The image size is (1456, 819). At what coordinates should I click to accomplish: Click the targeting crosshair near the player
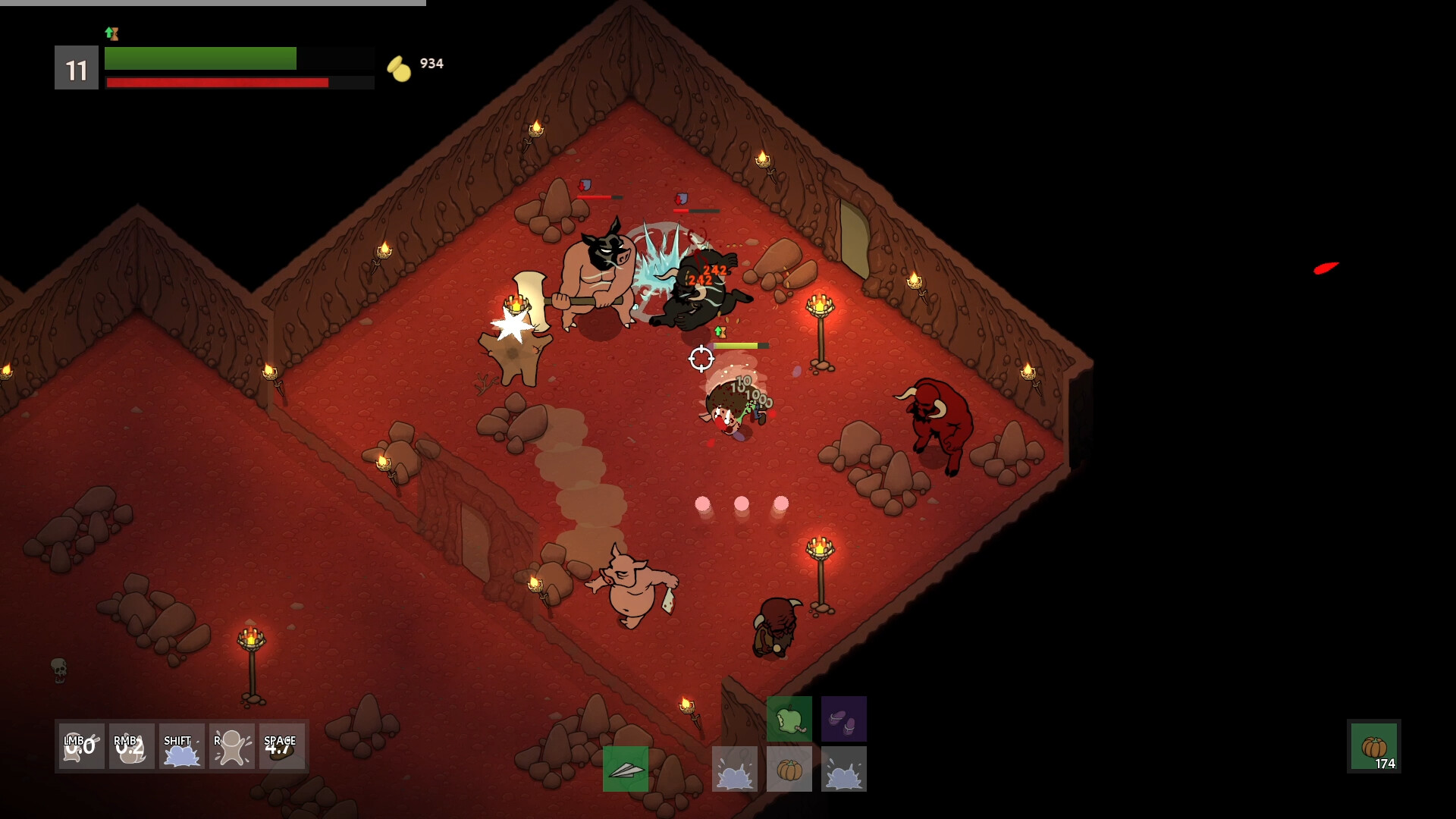(x=702, y=358)
